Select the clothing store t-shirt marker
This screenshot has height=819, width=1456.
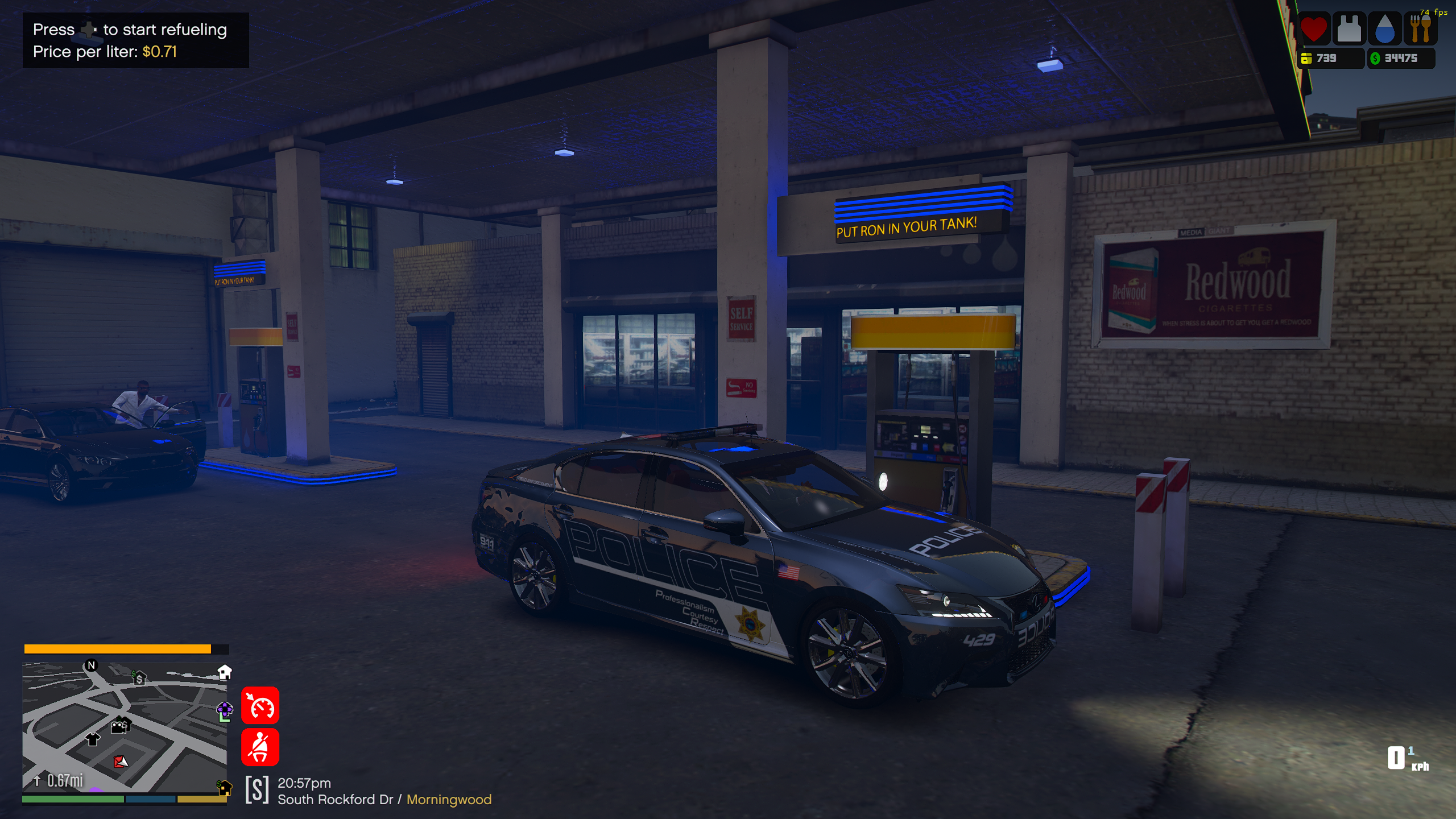(x=92, y=739)
